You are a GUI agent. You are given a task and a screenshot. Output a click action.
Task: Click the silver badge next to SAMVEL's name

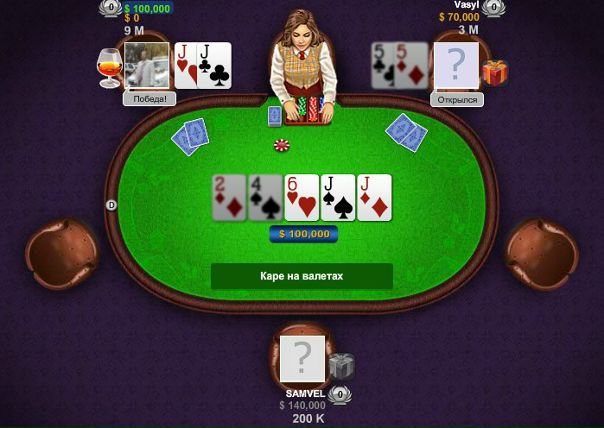340,395
